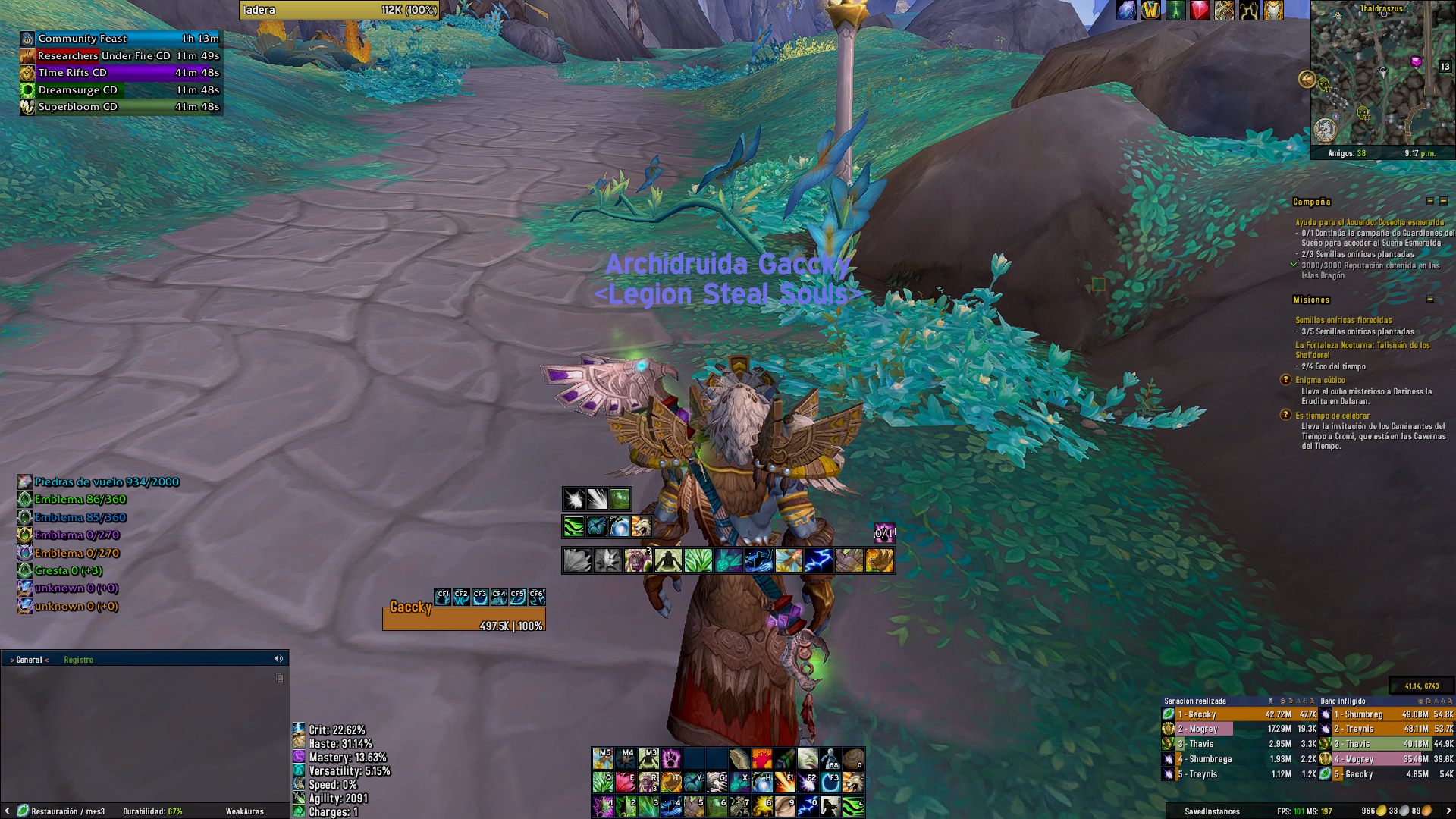This screenshot has width=1456, height=819.
Task: Click the left arrow beside Restauración status bar
Action: coord(8,811)
